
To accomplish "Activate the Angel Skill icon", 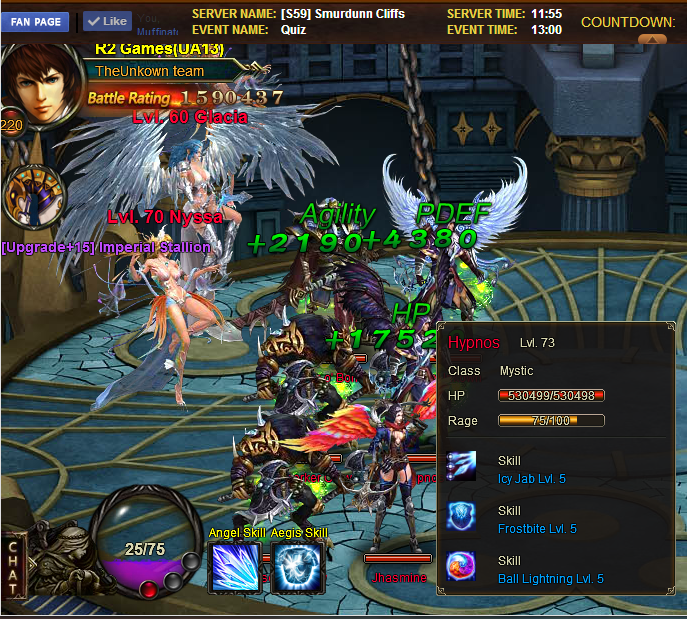I will tap(234, 567).
